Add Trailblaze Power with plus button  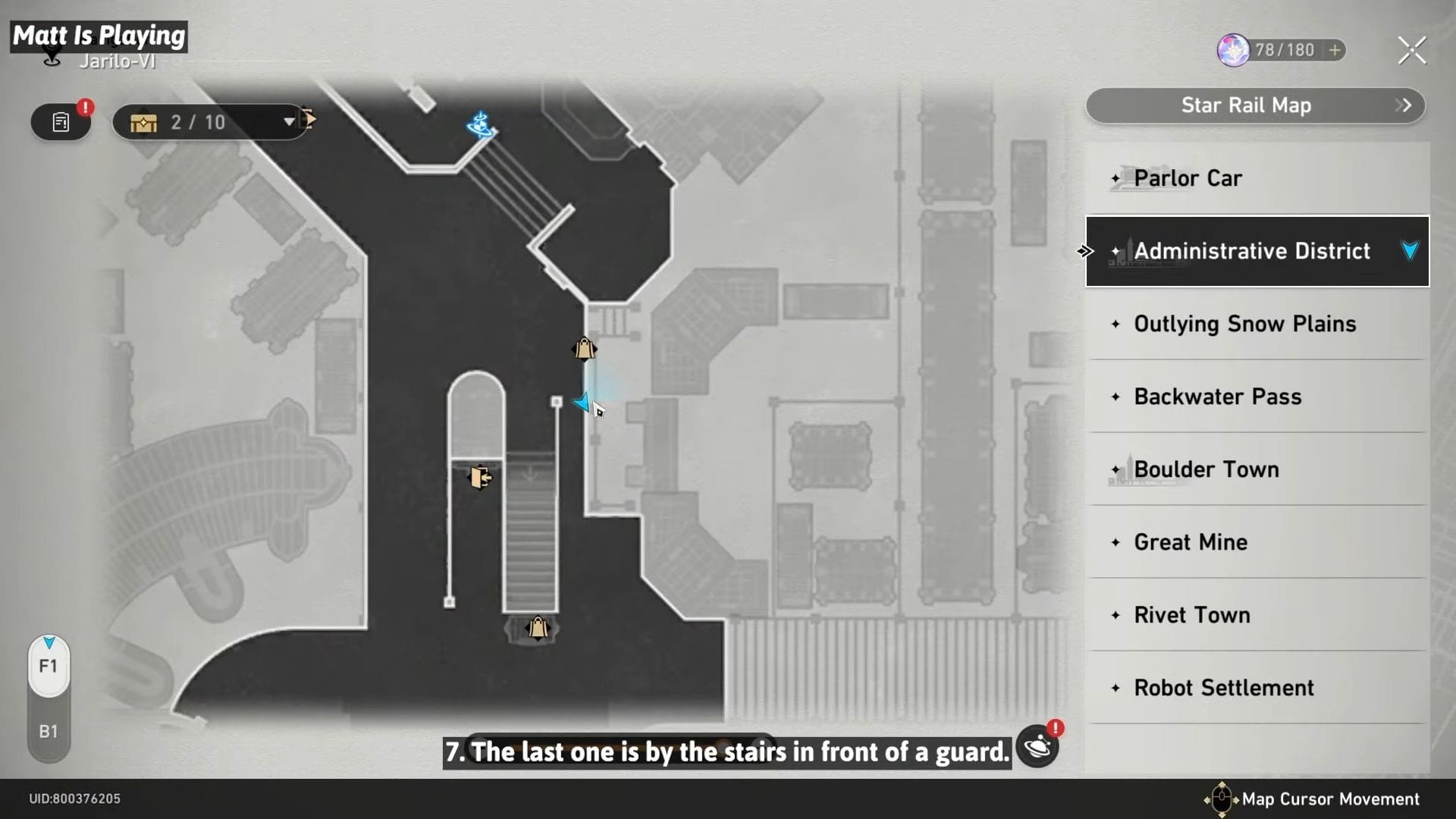coord(1335,50)
